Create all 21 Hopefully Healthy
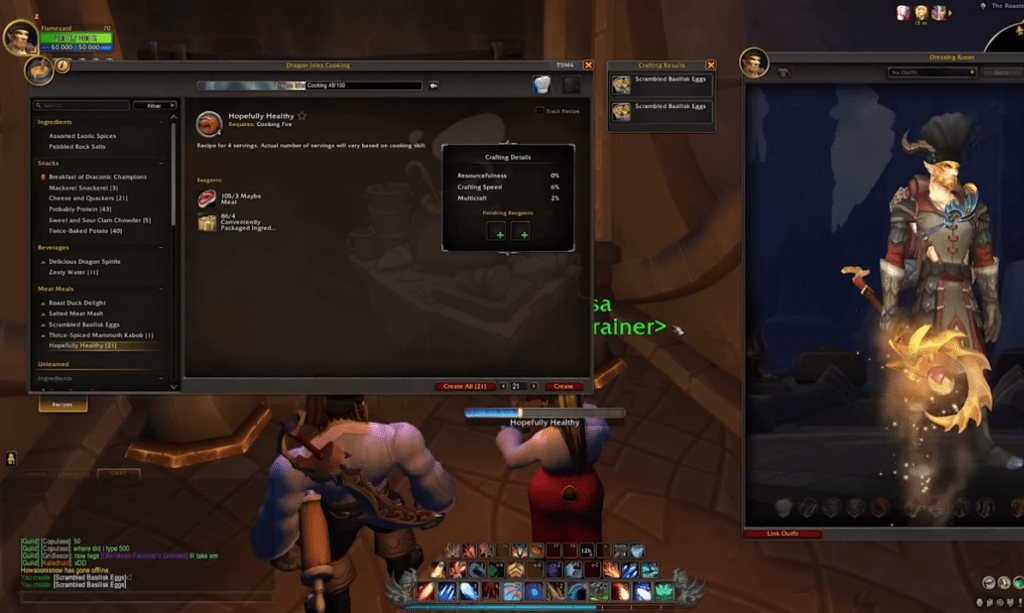This screenshot has width=1024, height=613. pos(467,386)
